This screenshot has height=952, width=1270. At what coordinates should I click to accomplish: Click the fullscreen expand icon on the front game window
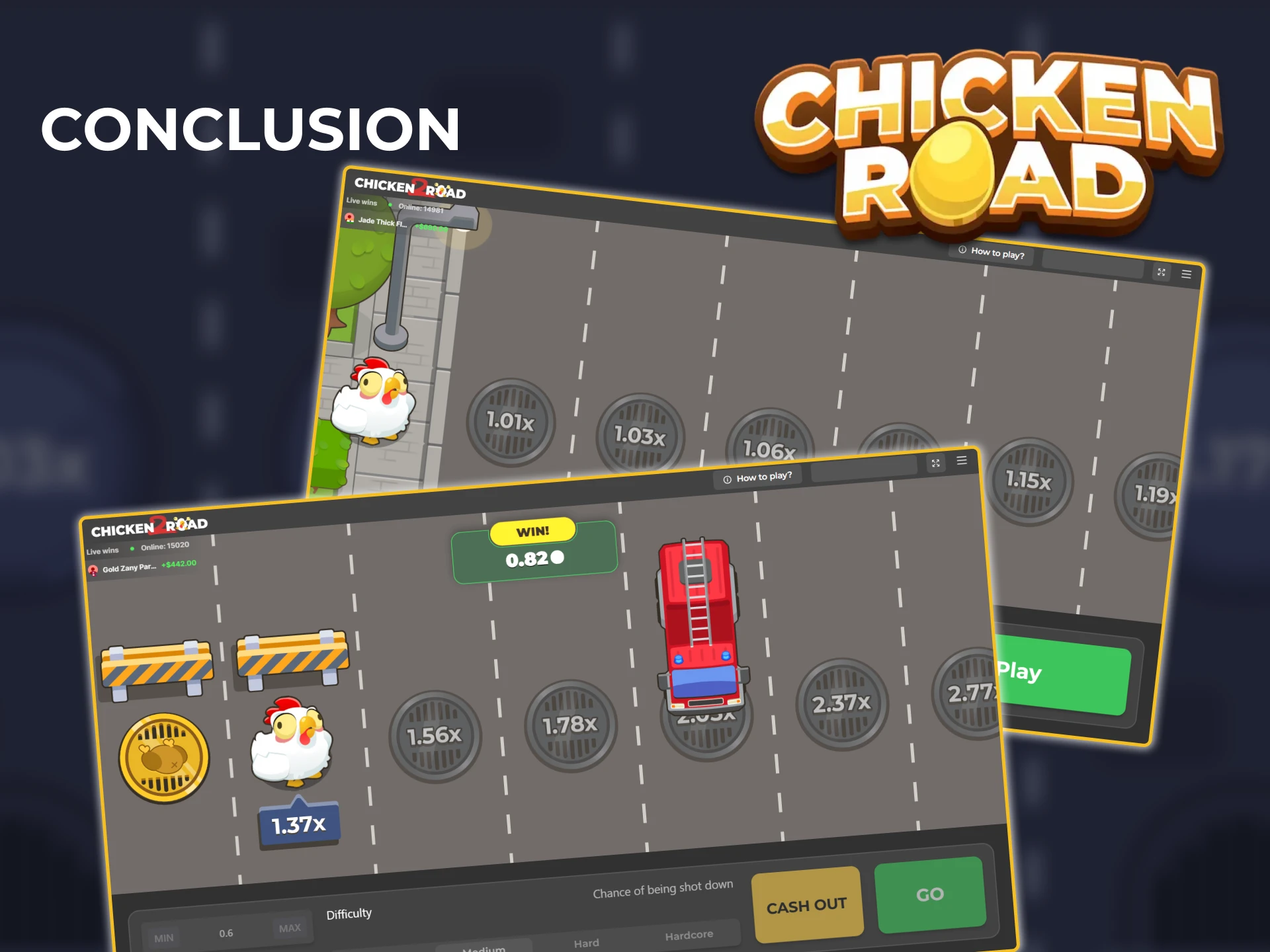coord(935,463)
